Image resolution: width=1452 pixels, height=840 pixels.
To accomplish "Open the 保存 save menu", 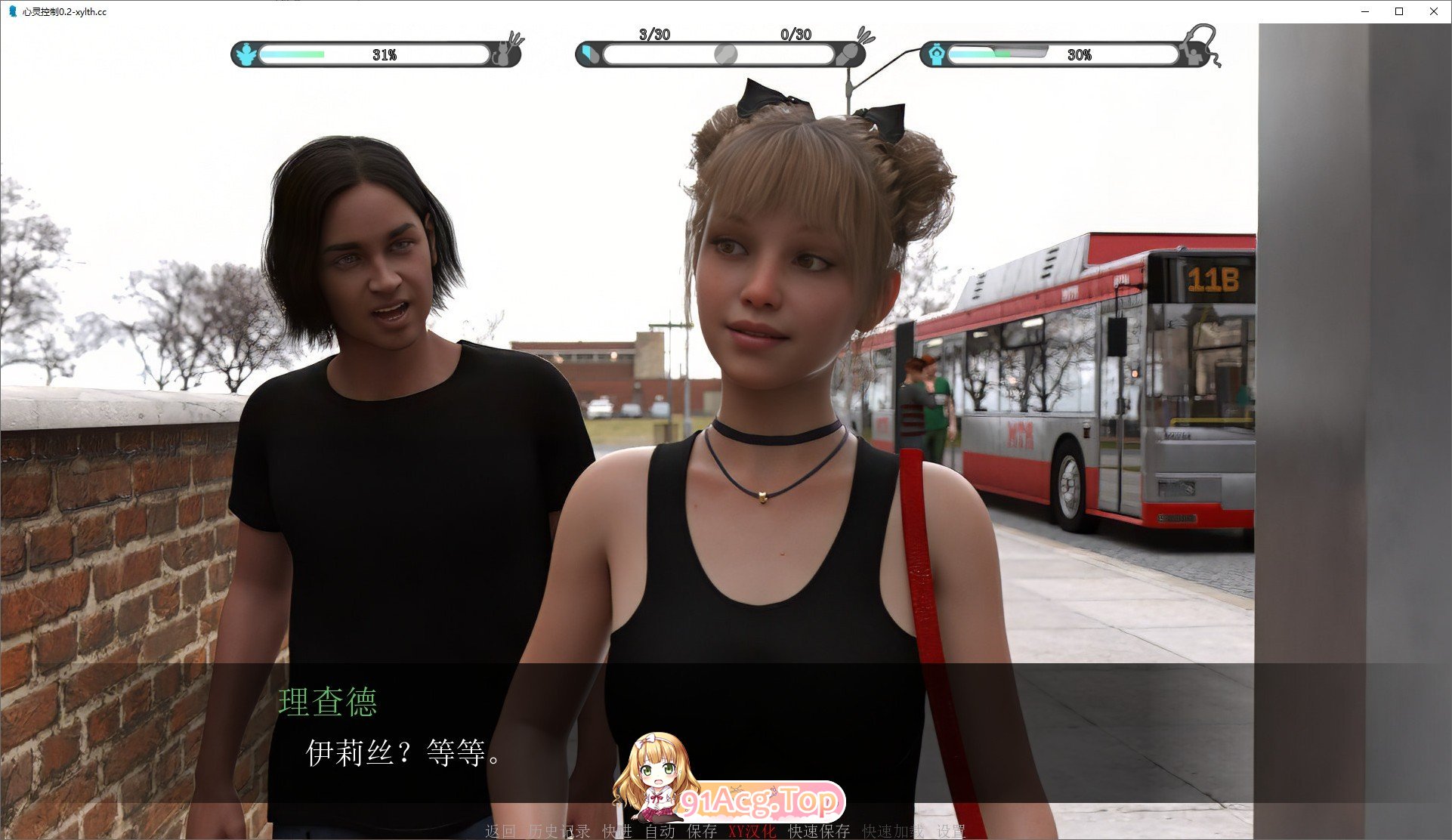I will click(x=702, y=831).
